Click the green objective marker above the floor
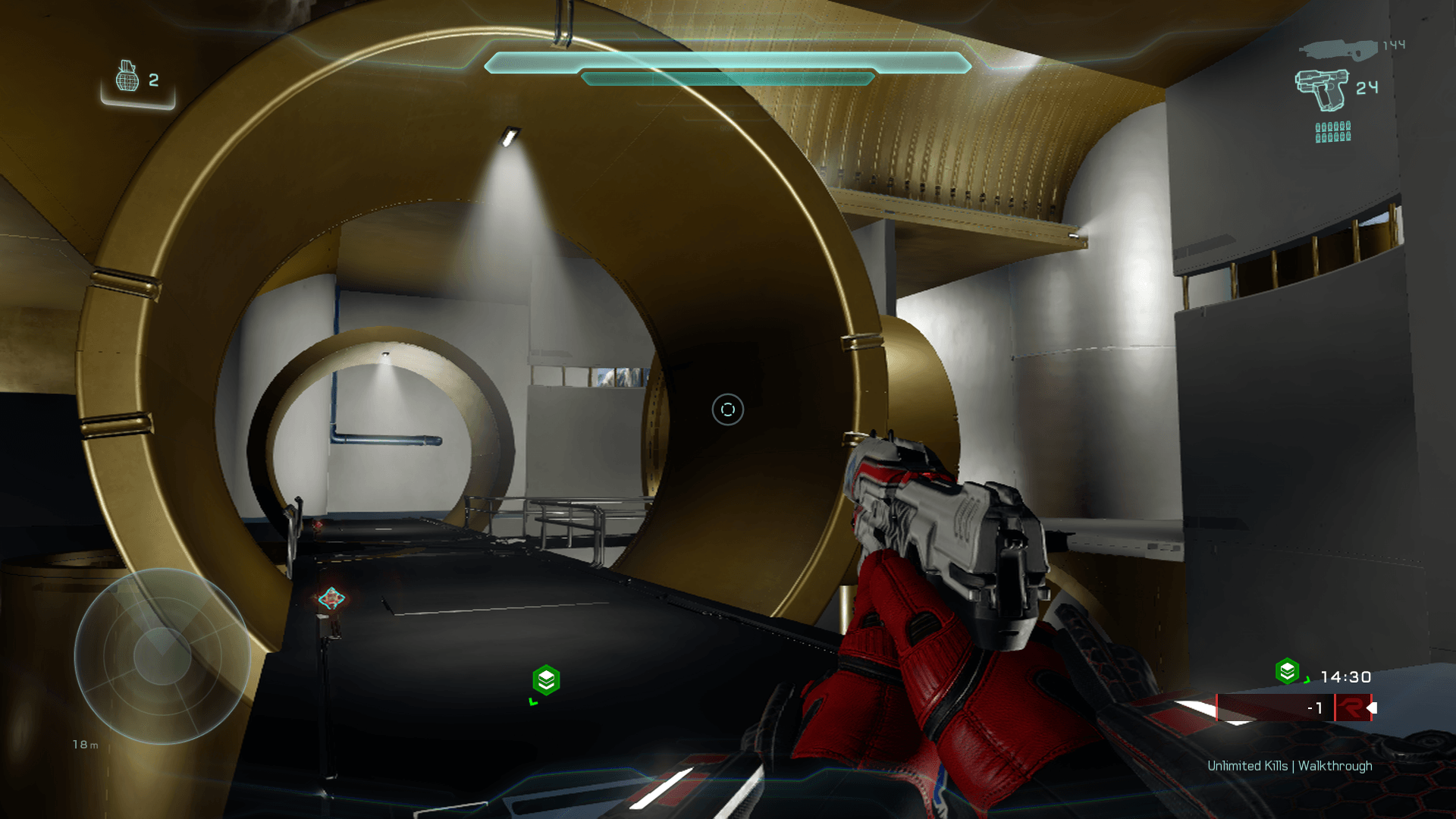 pos(546,680)
